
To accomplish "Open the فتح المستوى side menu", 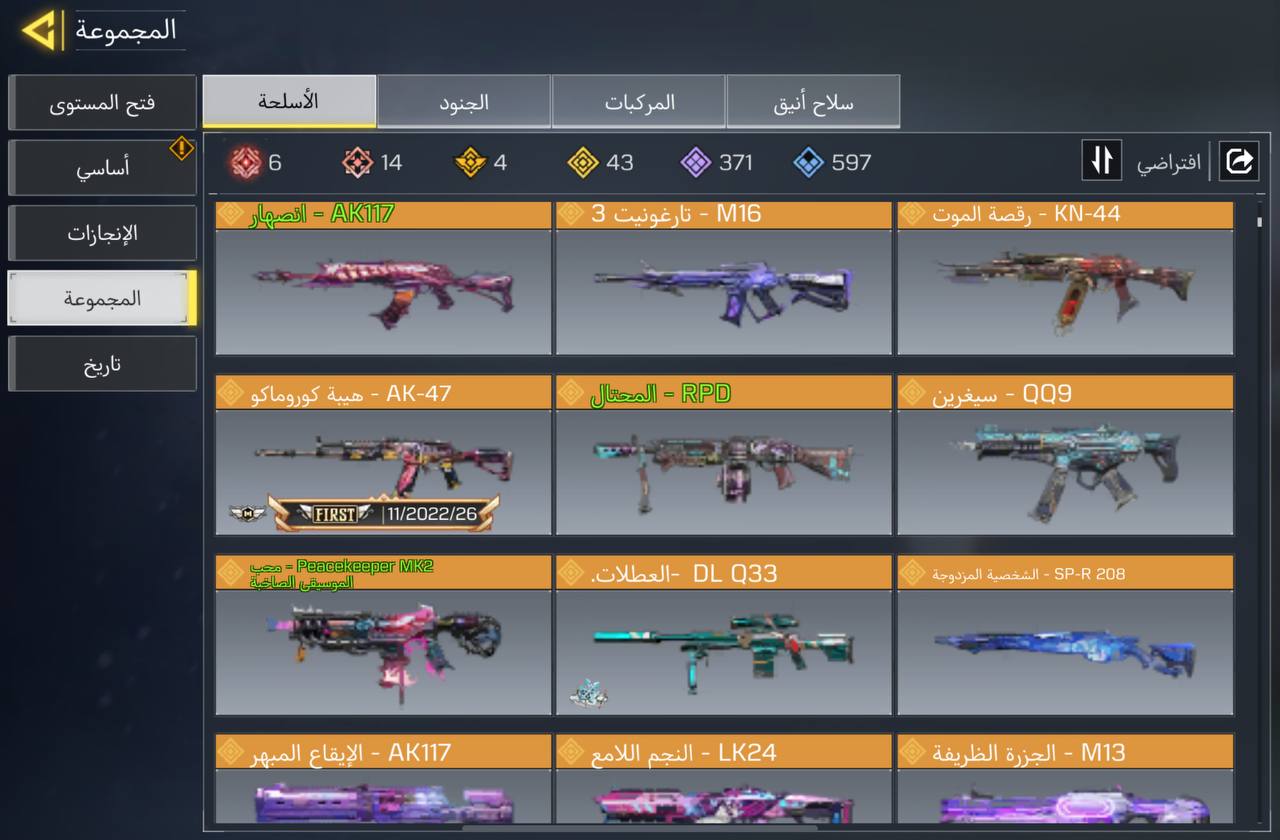I will click(102, 103).
